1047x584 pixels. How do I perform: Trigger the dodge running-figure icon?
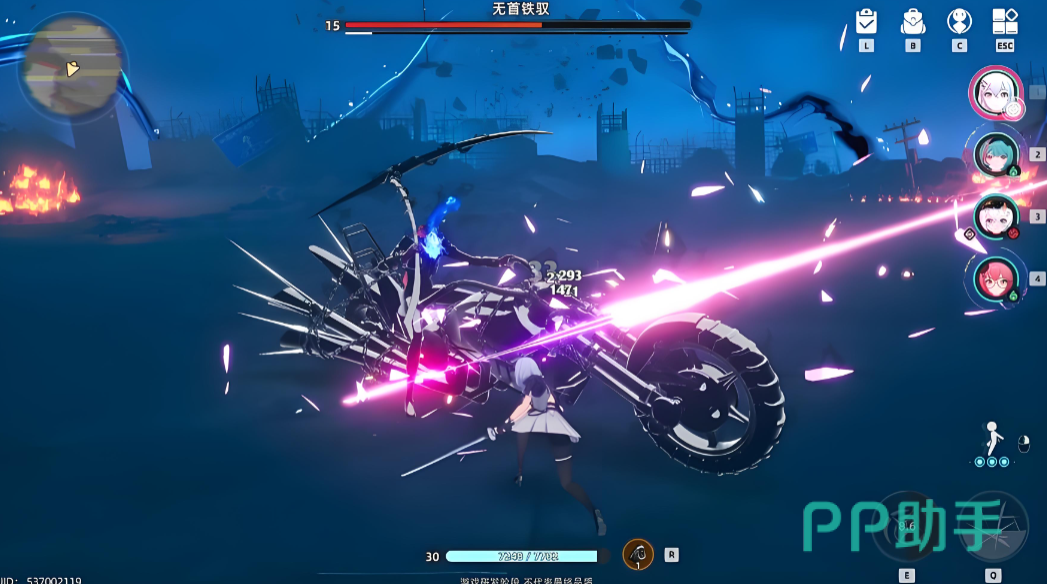[993, 438]
